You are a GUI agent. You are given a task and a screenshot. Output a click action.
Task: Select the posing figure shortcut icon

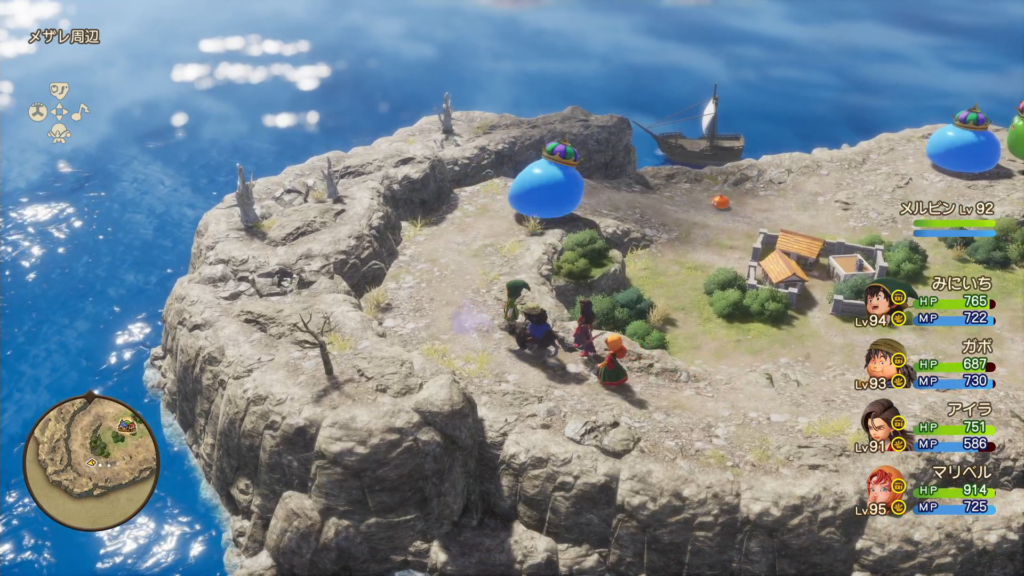tap(59, 133)
